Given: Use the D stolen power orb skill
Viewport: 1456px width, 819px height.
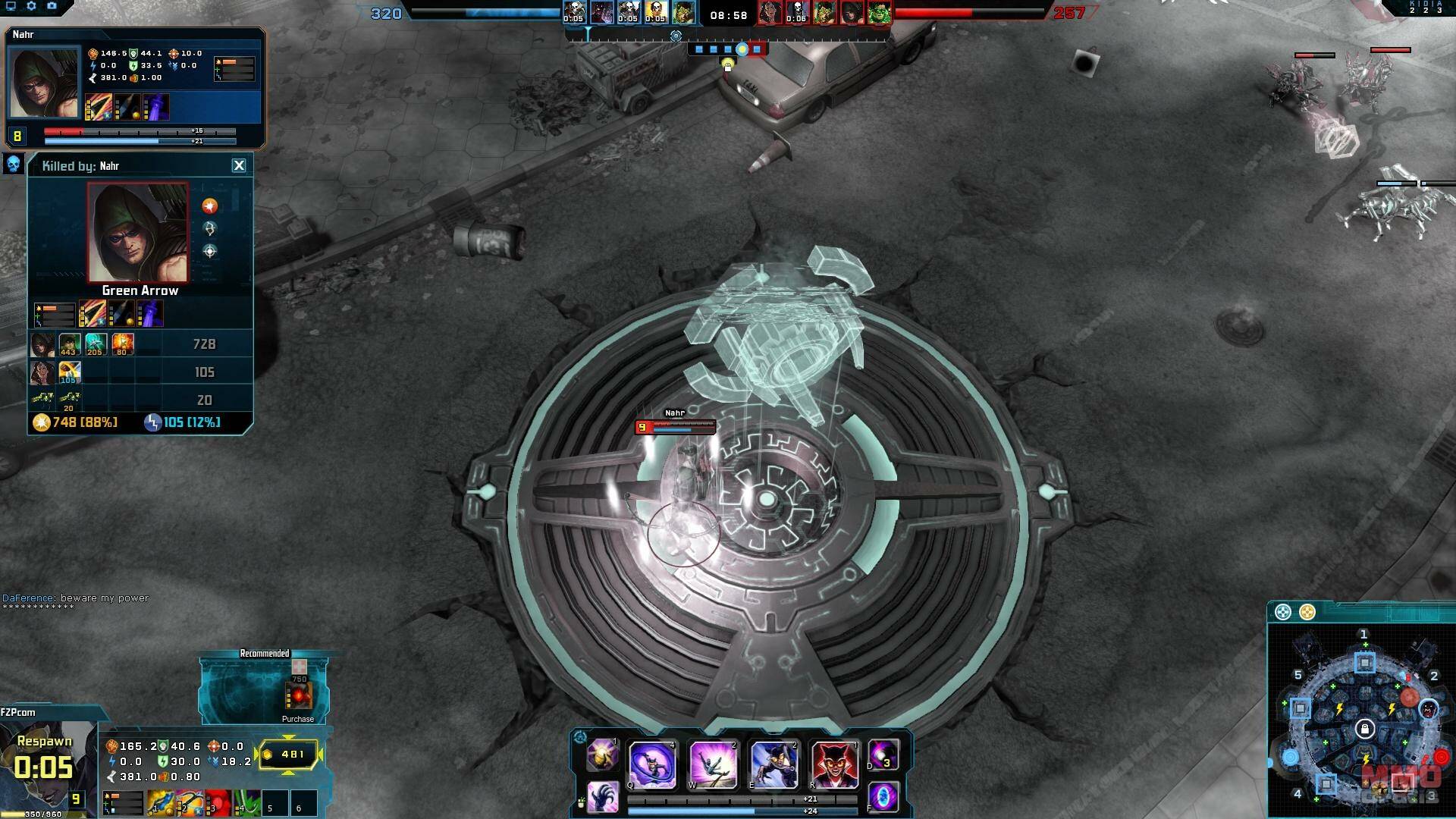Looking at the screenshot, I should 883,755.
